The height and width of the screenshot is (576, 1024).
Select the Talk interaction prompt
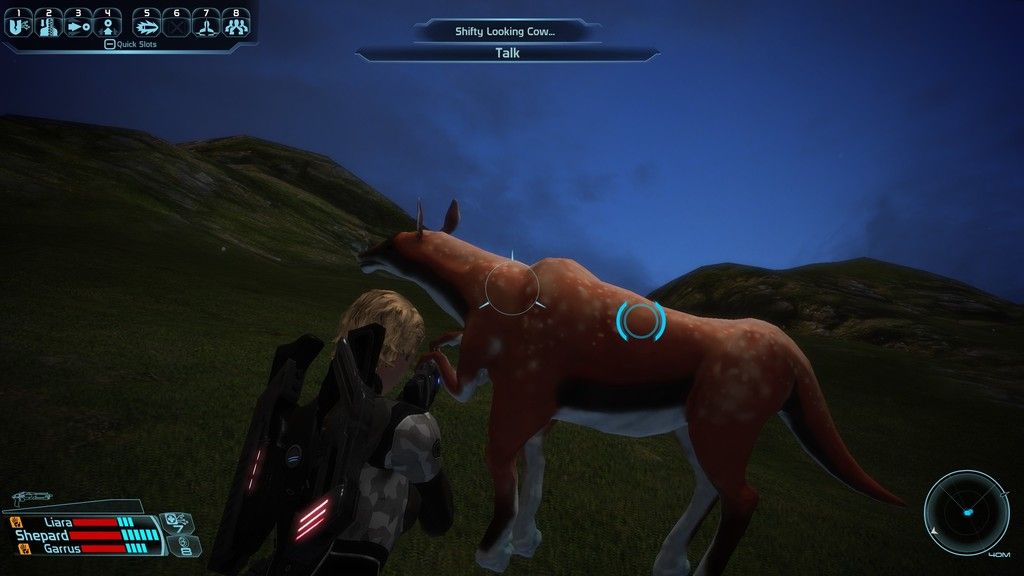[x=507, y=54]
